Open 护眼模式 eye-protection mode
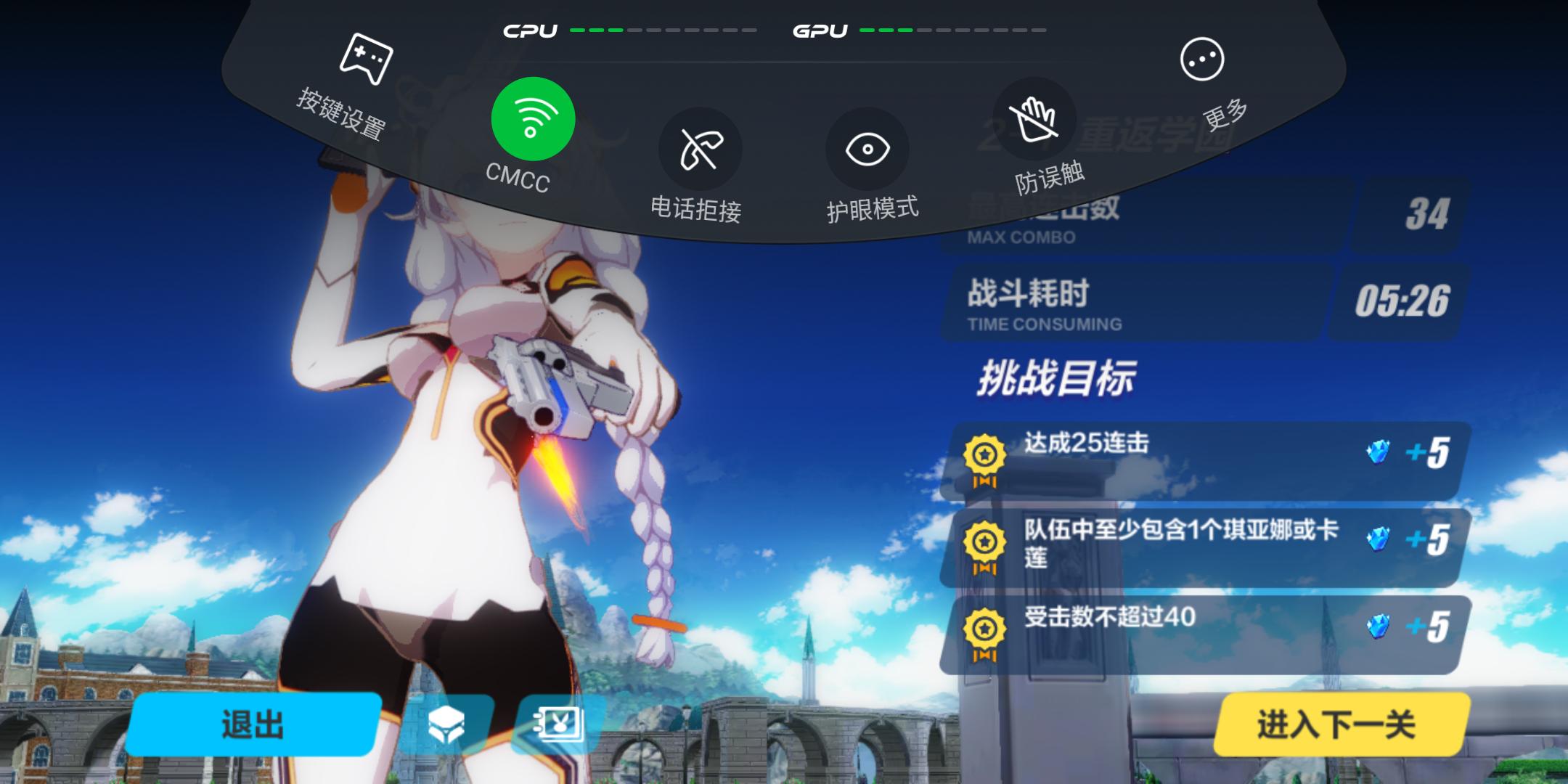Screen dimensions: 1568x784 pyautogui.click(x=869, y=149)
